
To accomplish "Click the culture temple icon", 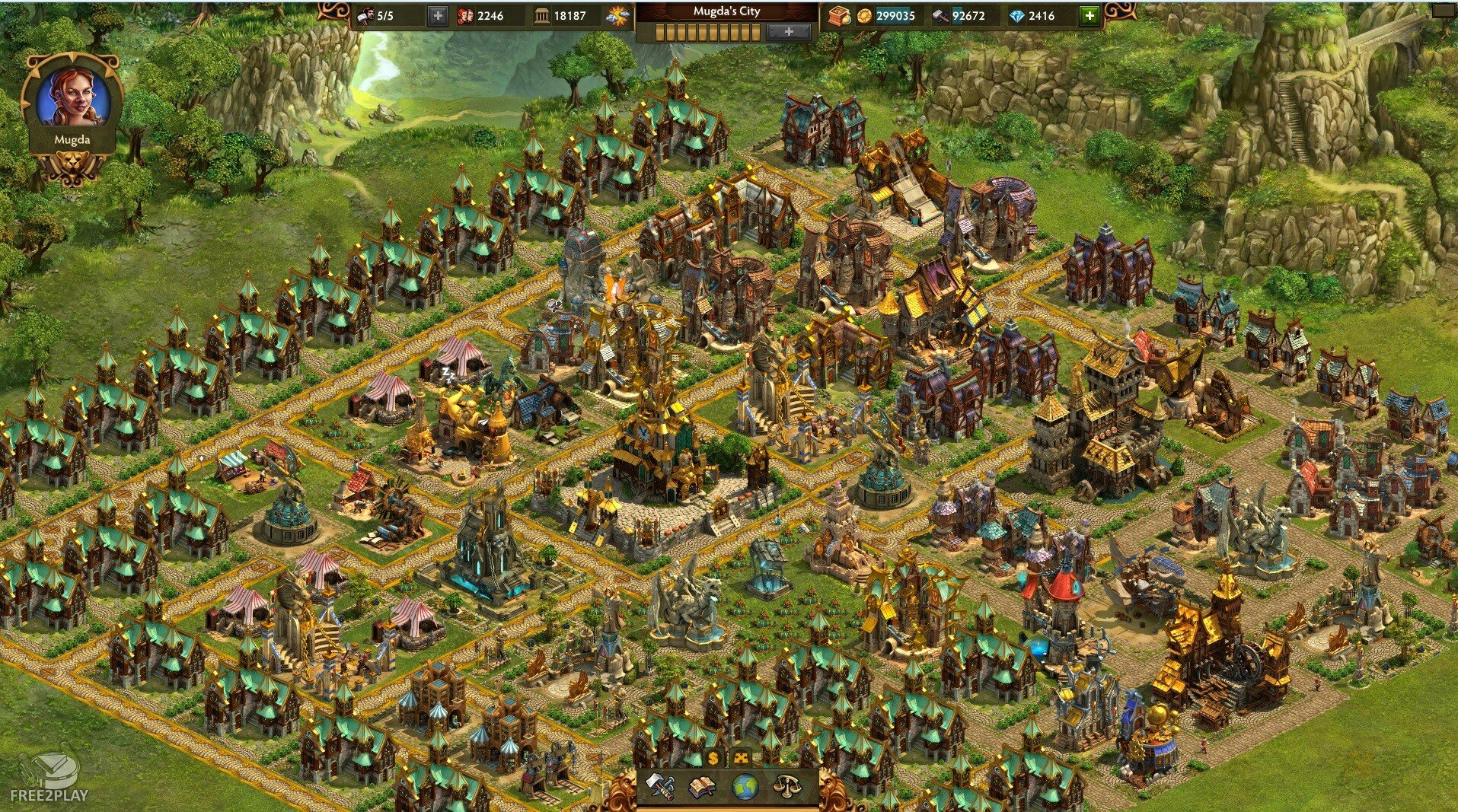I will pos(541,15).
